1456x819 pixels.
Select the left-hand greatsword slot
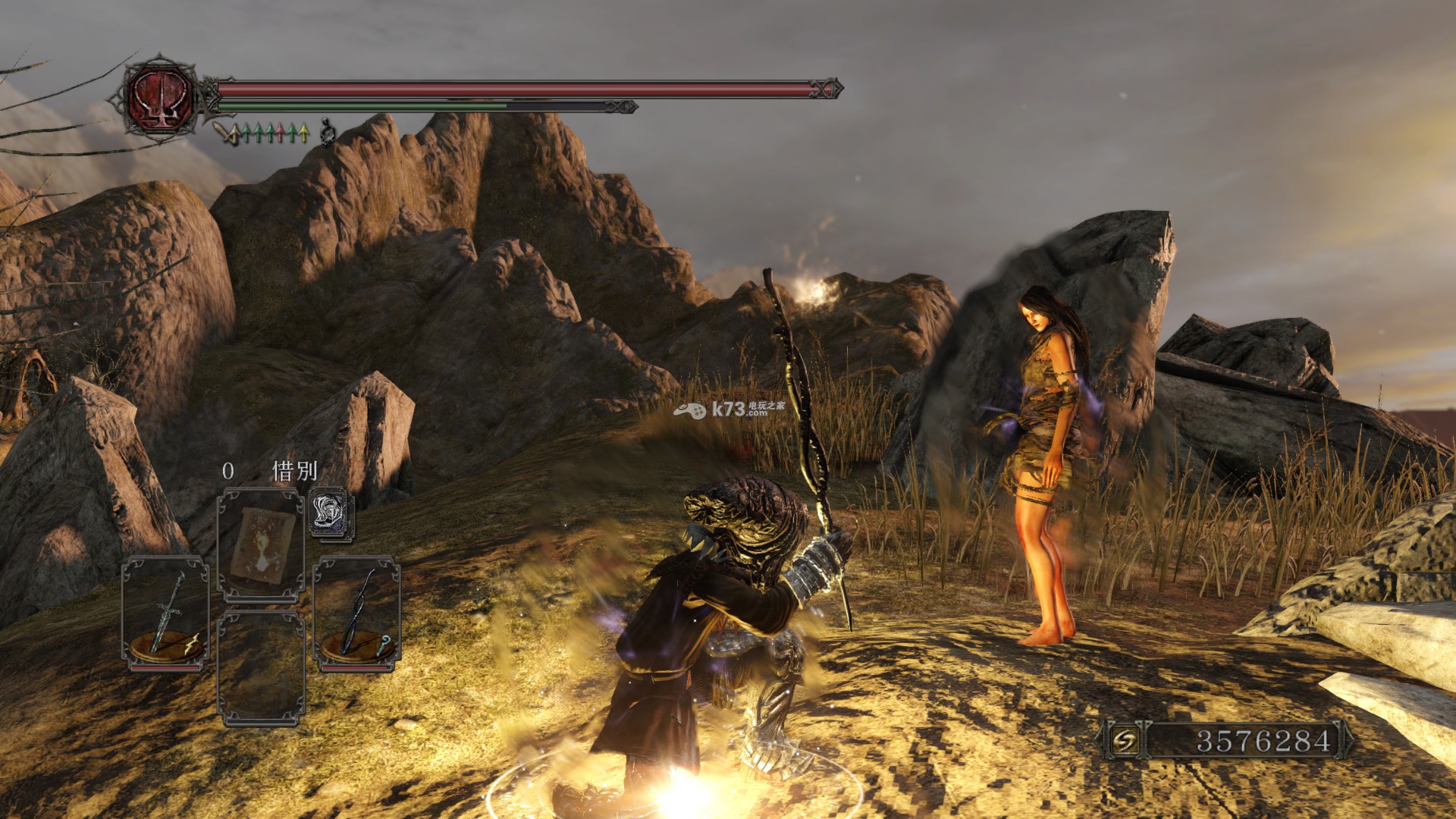(x=165, y=613)
